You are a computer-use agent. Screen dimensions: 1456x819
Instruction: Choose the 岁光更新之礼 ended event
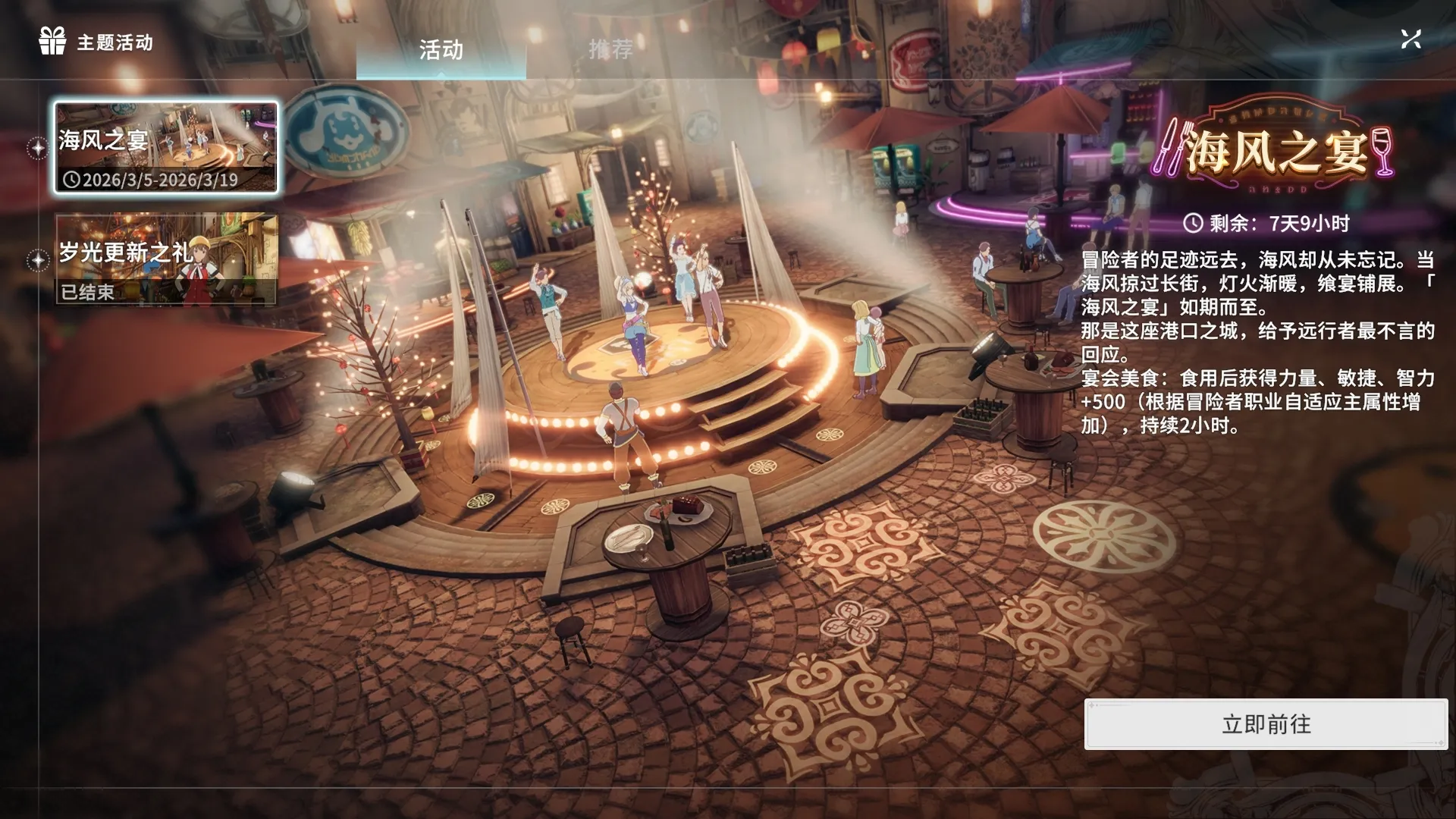point(166,259)
